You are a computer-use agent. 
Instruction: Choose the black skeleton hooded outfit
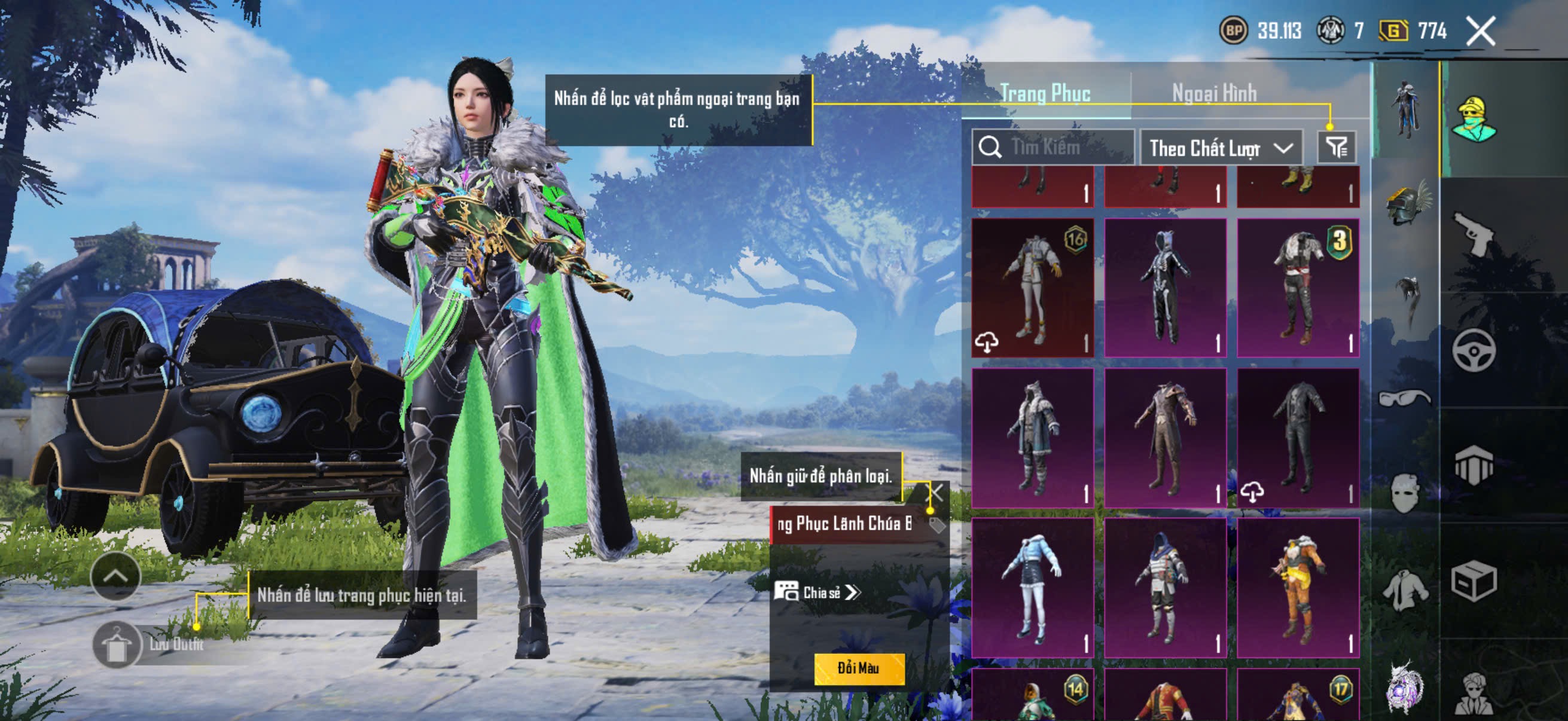click(x=1165, y=287)
